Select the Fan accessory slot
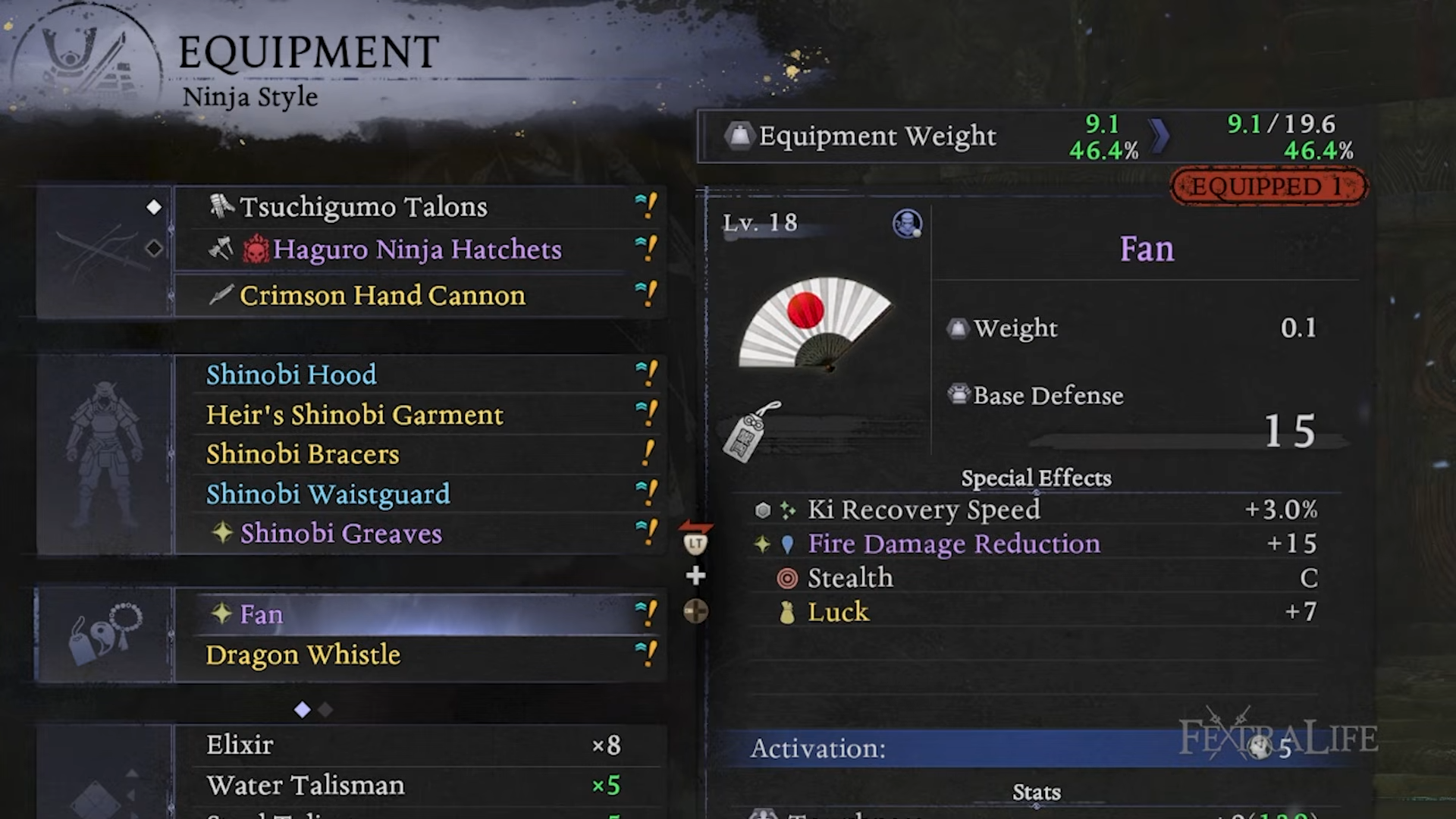 (417, 614)
